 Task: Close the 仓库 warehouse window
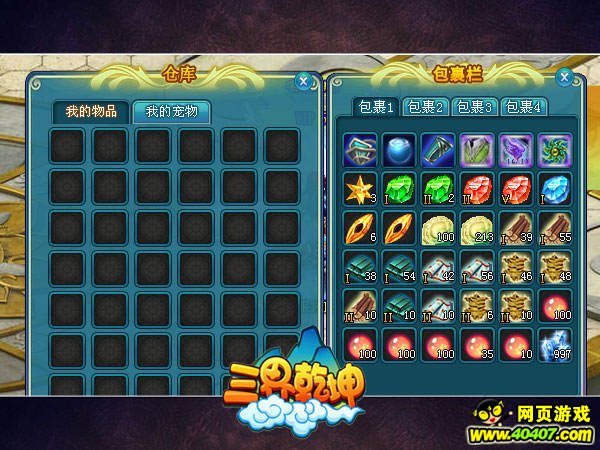[304, 81]
